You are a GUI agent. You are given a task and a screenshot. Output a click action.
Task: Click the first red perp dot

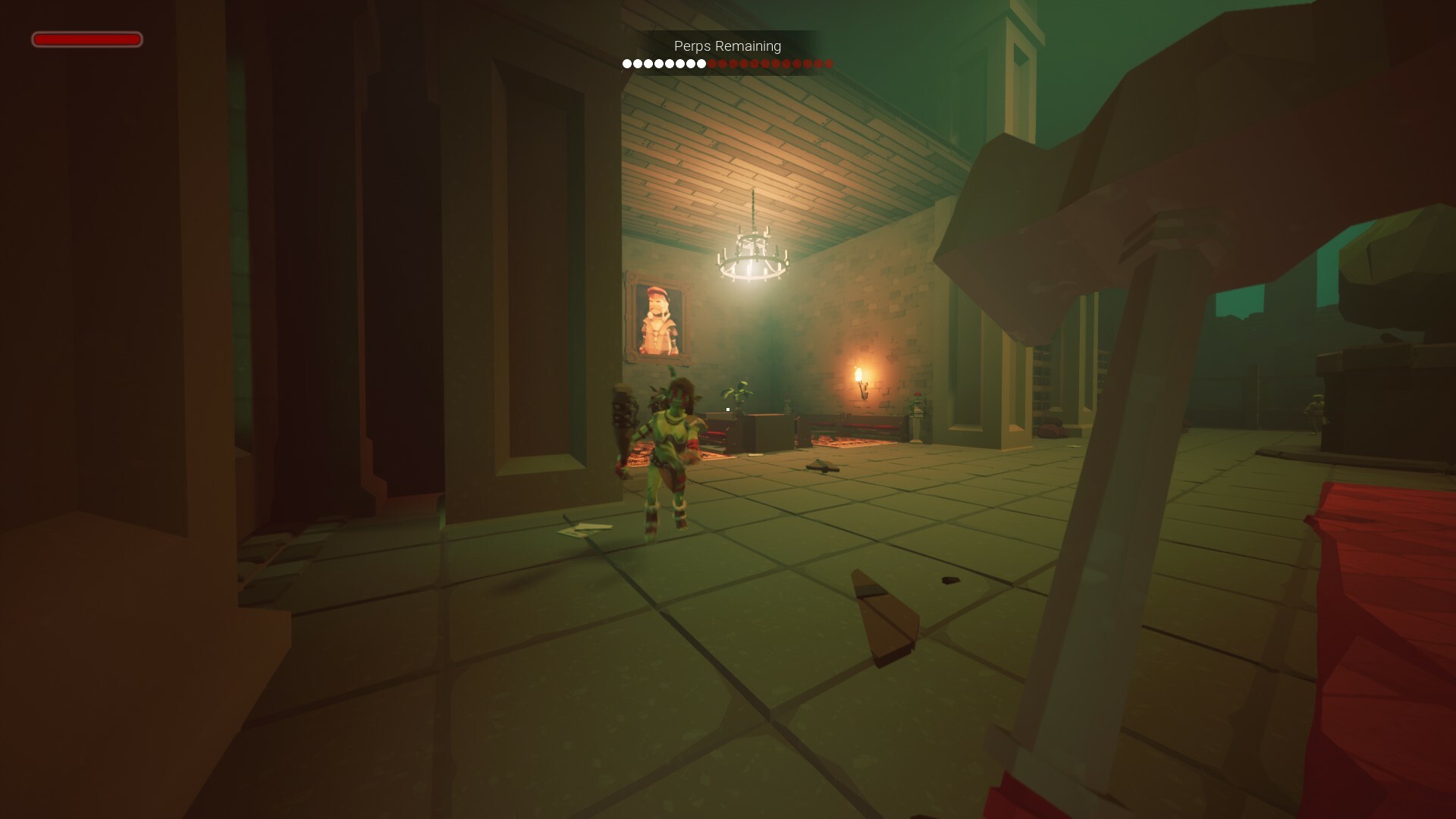[x=713, y=64]
